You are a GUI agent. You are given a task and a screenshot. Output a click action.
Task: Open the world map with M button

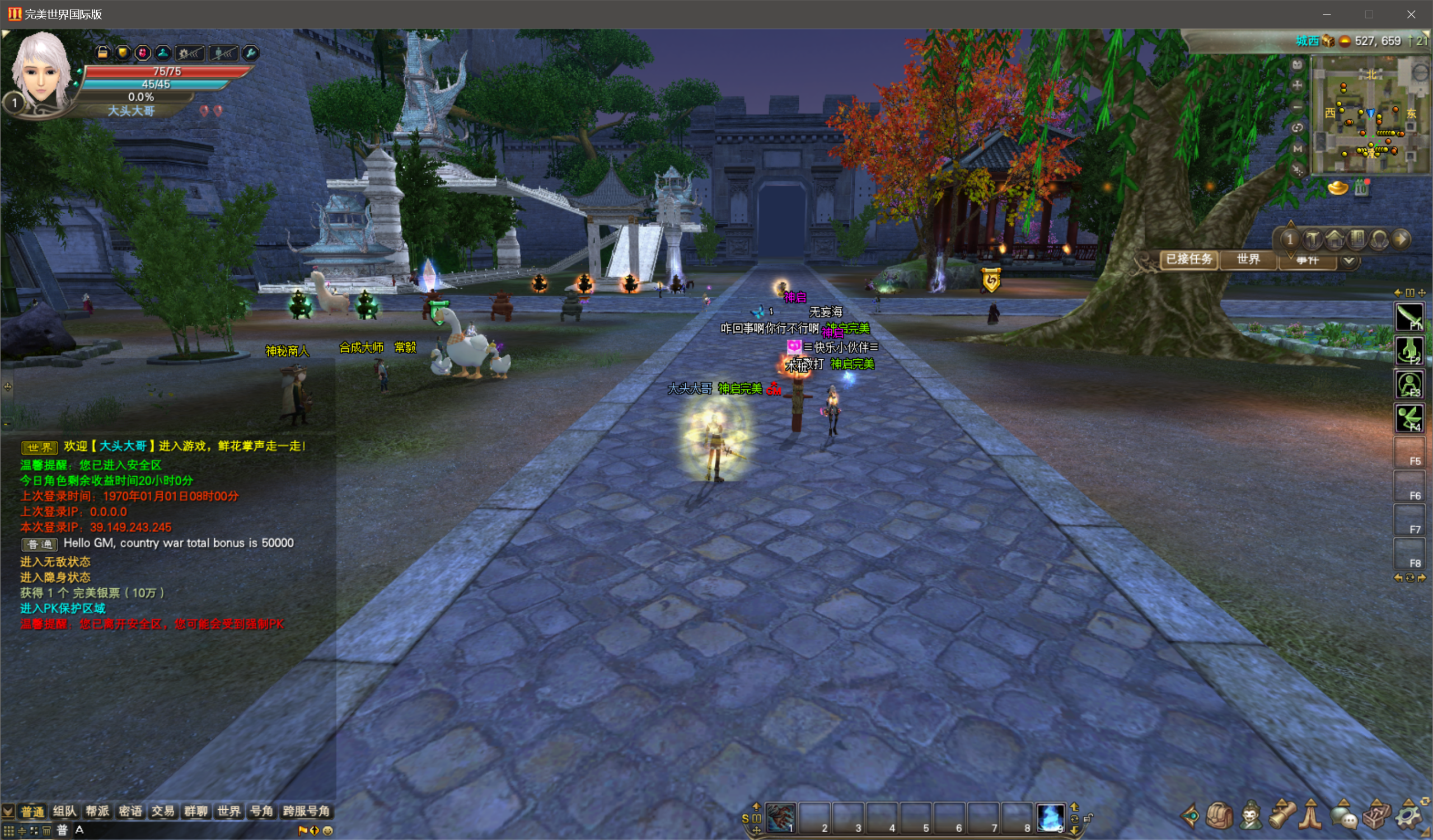pyautogui.click(x=1297, y=148)
